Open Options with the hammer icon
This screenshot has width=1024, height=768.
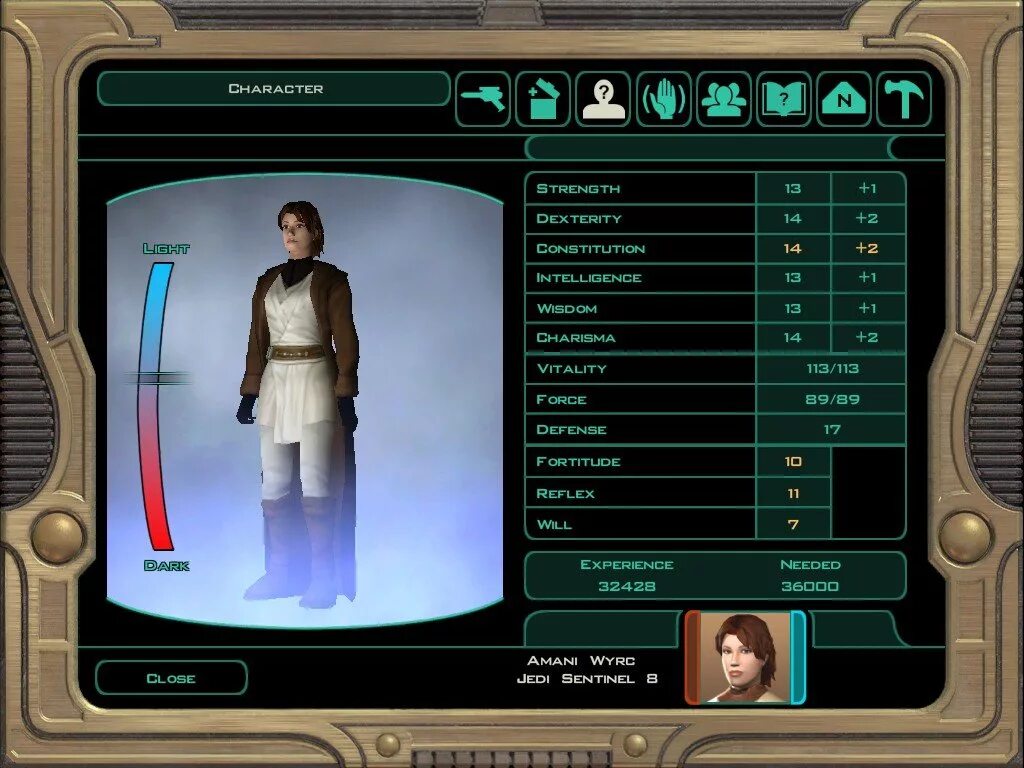tap(904, 99)
